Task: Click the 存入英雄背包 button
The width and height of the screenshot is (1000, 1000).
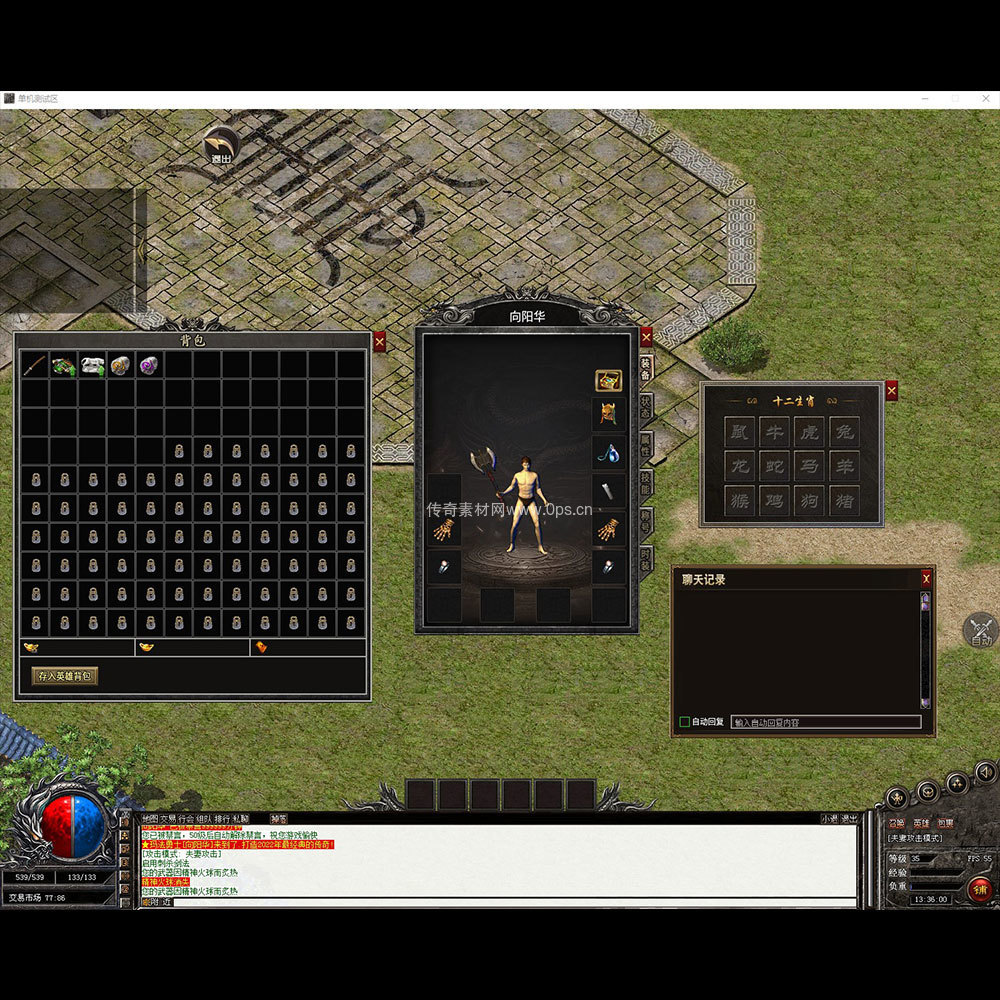Action: 65,676
